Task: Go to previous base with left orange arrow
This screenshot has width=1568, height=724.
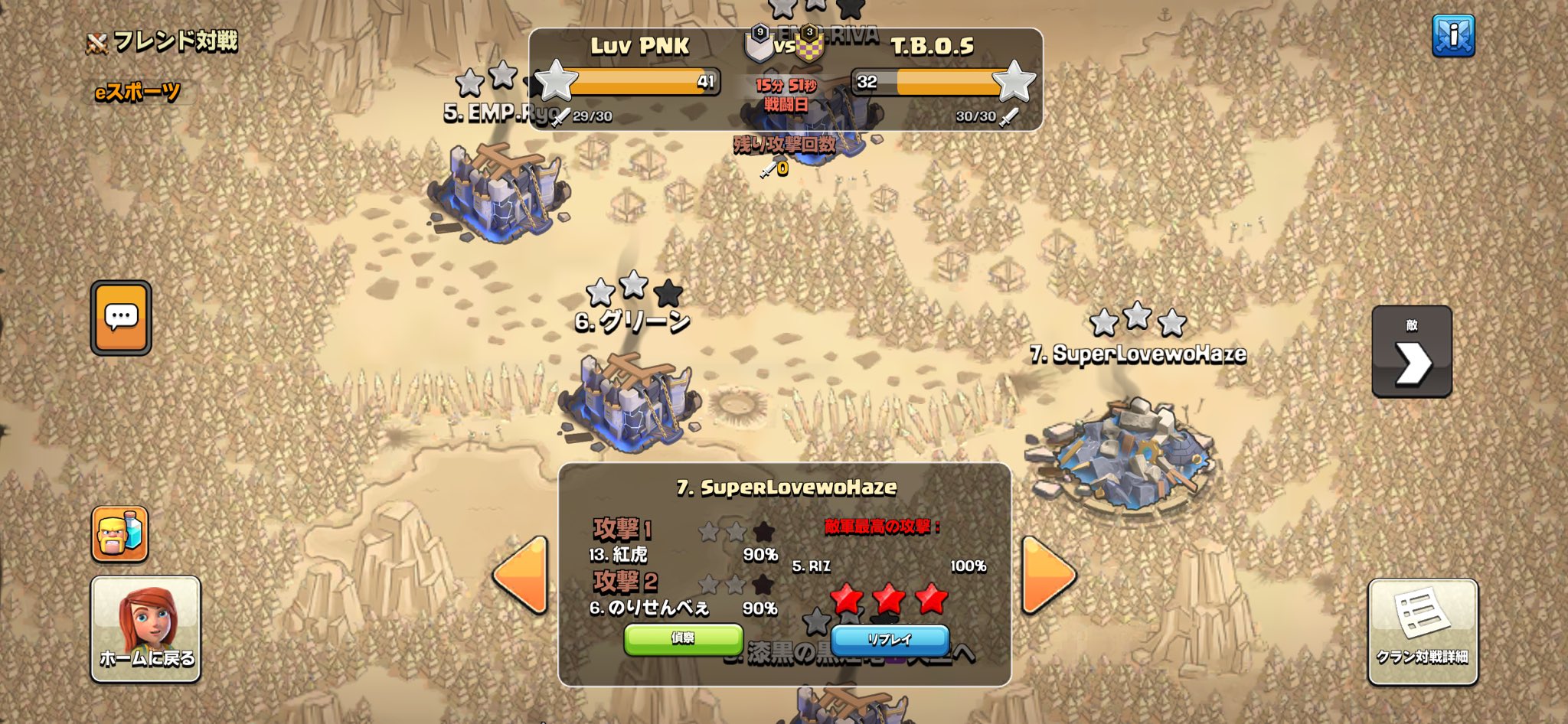Action: point(521,575)
